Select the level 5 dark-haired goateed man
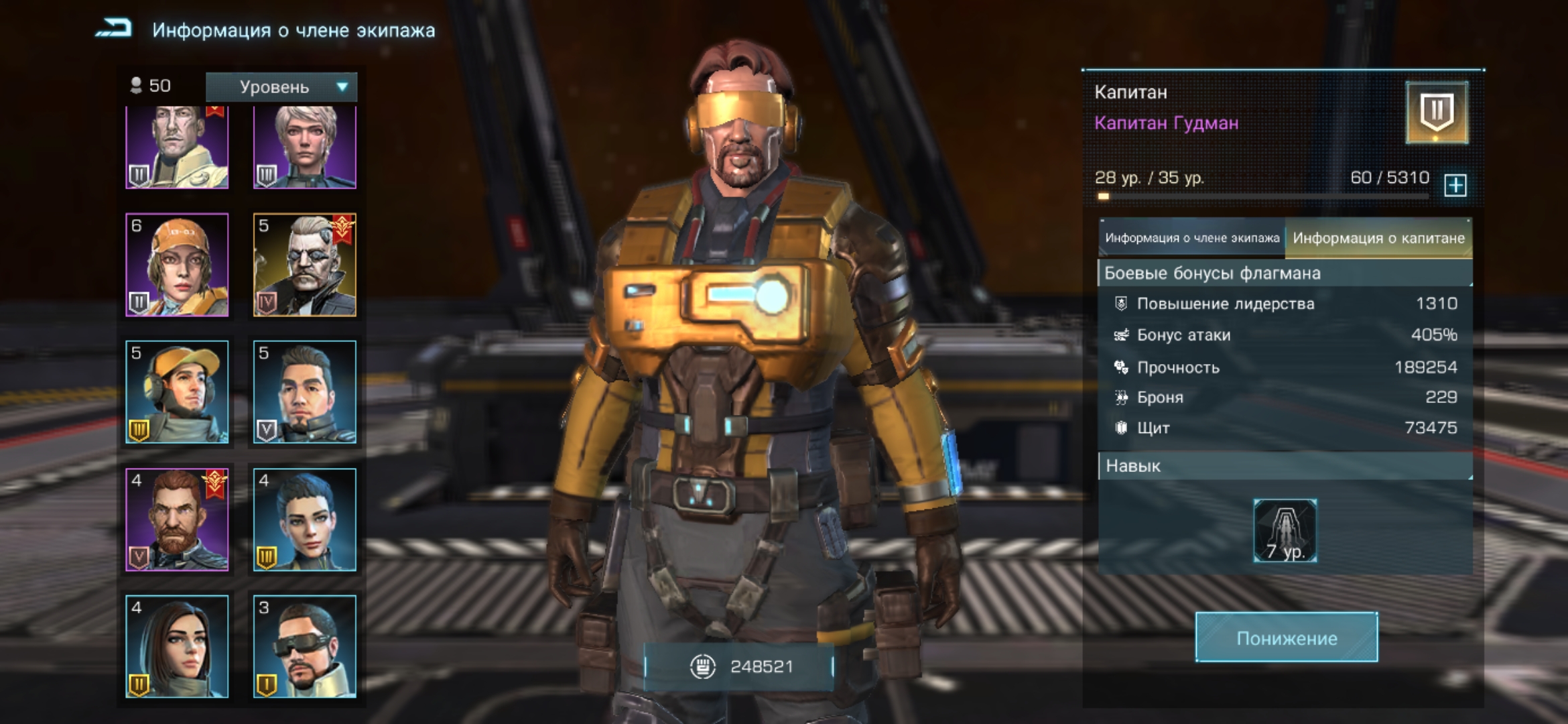The image size is (1568, 724). coord(305,391)
